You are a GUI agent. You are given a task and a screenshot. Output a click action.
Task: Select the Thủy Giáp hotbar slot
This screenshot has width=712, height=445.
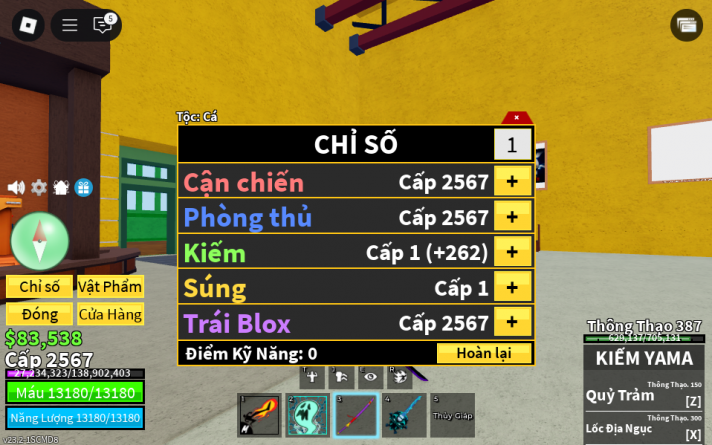tap(452, 415)
